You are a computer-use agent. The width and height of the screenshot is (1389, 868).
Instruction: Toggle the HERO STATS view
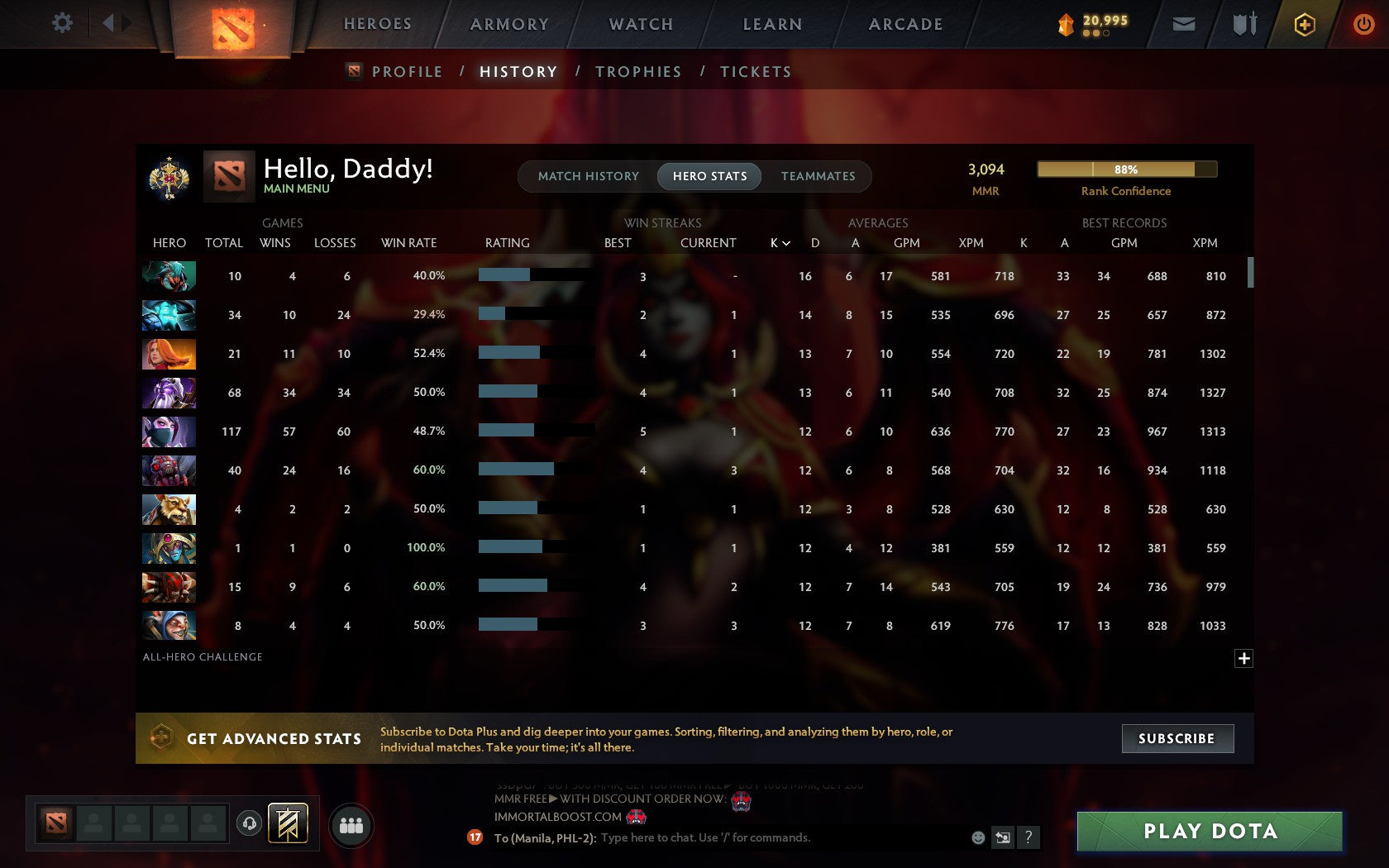(709, 176)
